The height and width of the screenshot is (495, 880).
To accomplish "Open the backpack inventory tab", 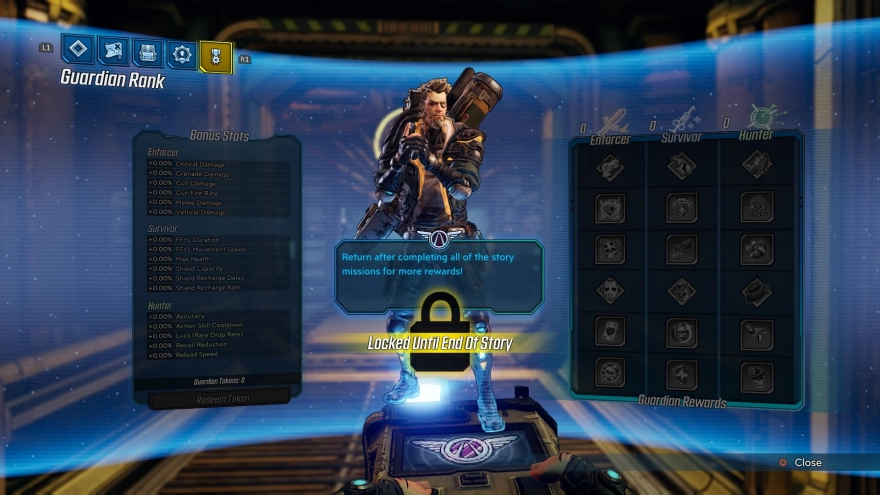I will coord(147,52).
